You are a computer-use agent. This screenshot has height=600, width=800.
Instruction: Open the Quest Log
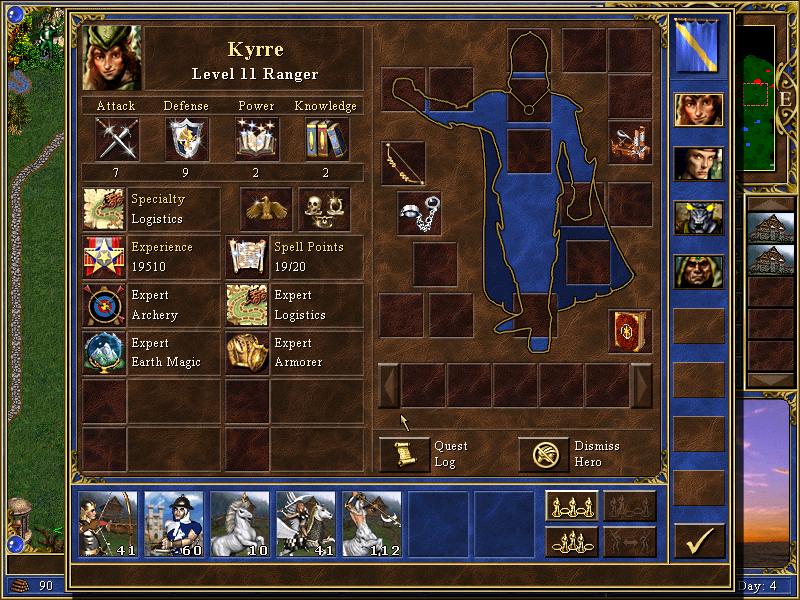[405, 455]
